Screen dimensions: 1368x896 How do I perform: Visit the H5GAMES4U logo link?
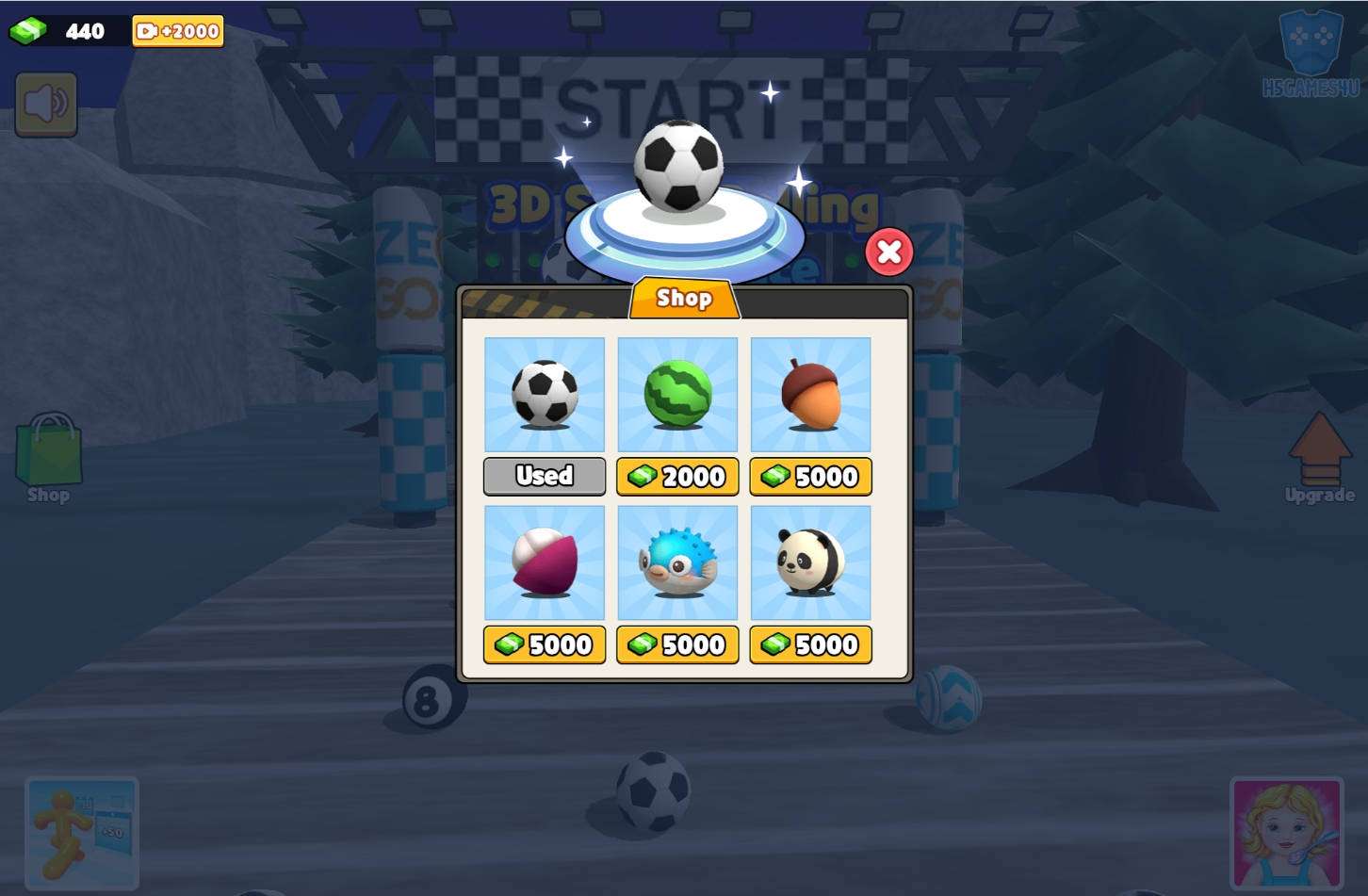[x=1311, y=55]
